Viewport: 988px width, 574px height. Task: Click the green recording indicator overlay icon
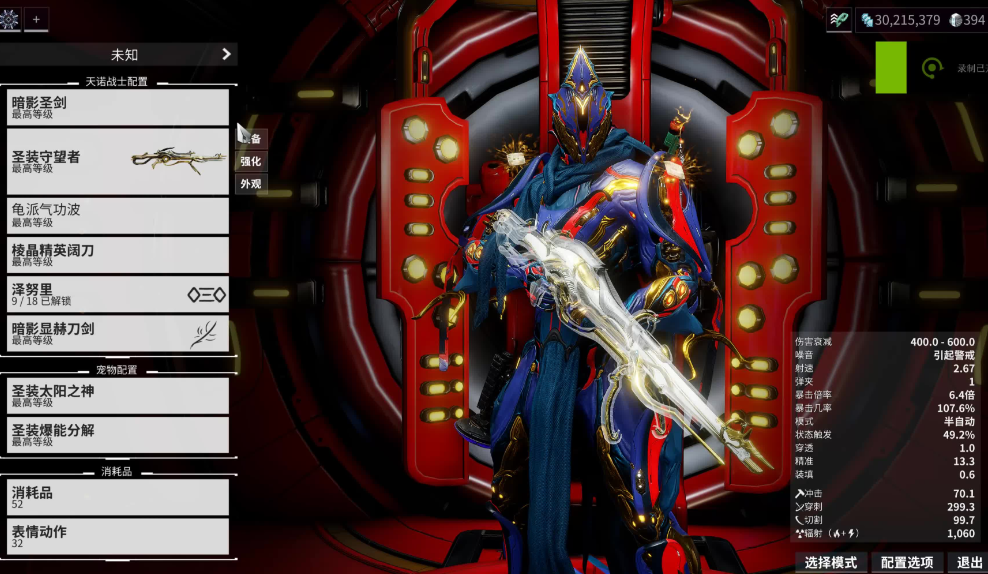(932, 68)
